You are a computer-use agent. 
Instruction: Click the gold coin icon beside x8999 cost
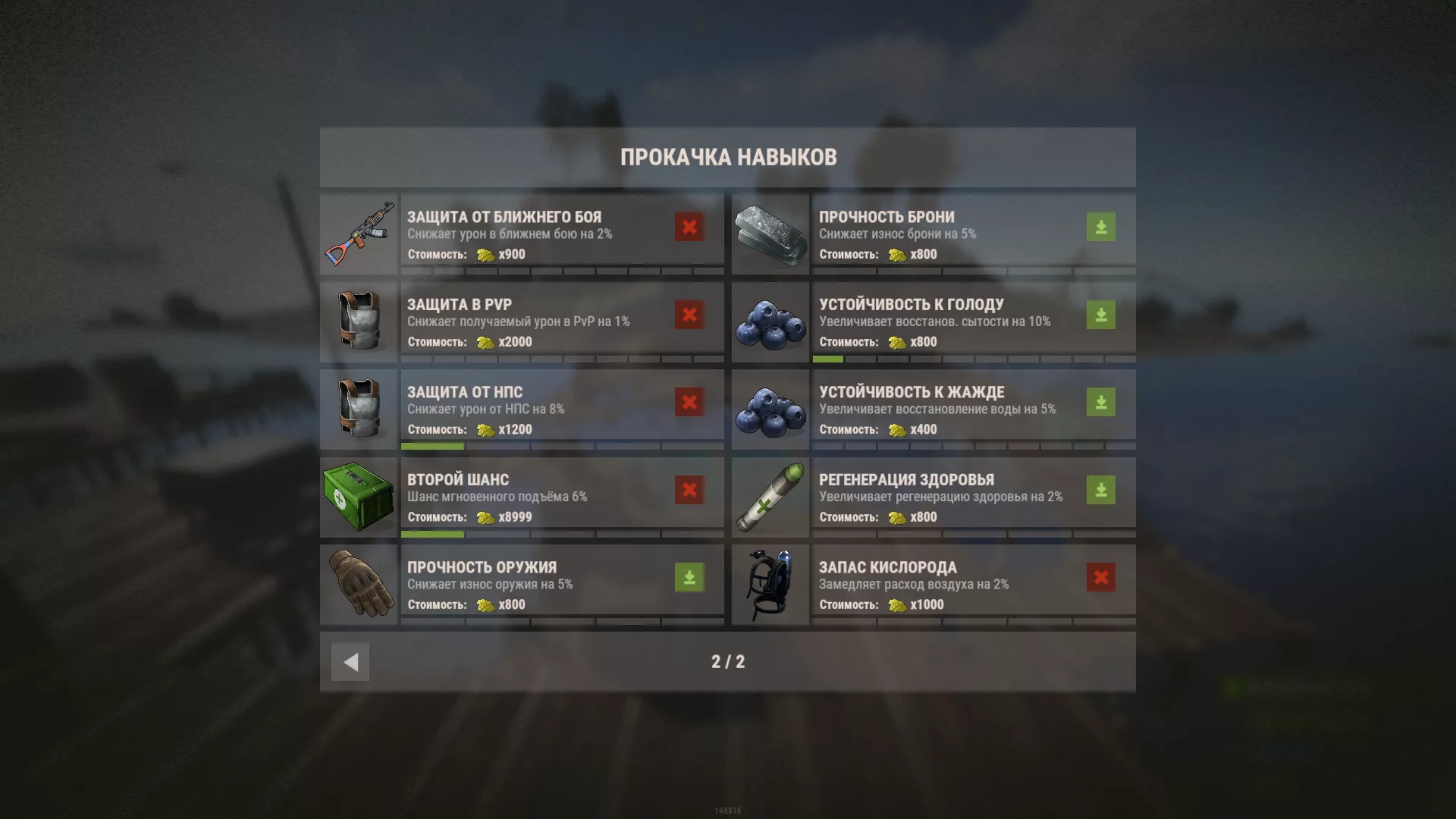(485, 516)
